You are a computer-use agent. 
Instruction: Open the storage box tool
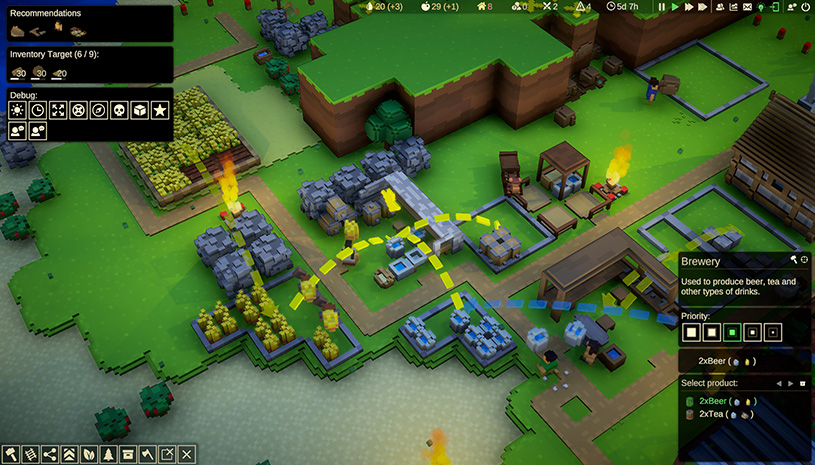coord(128,455)
